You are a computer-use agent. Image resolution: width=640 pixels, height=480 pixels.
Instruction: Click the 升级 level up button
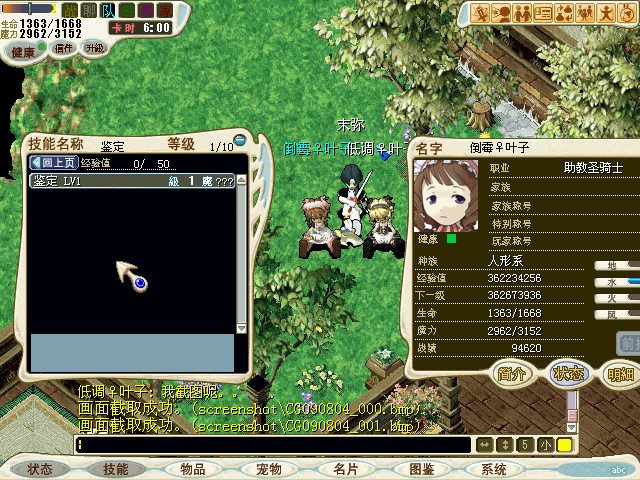coord(94,47)
